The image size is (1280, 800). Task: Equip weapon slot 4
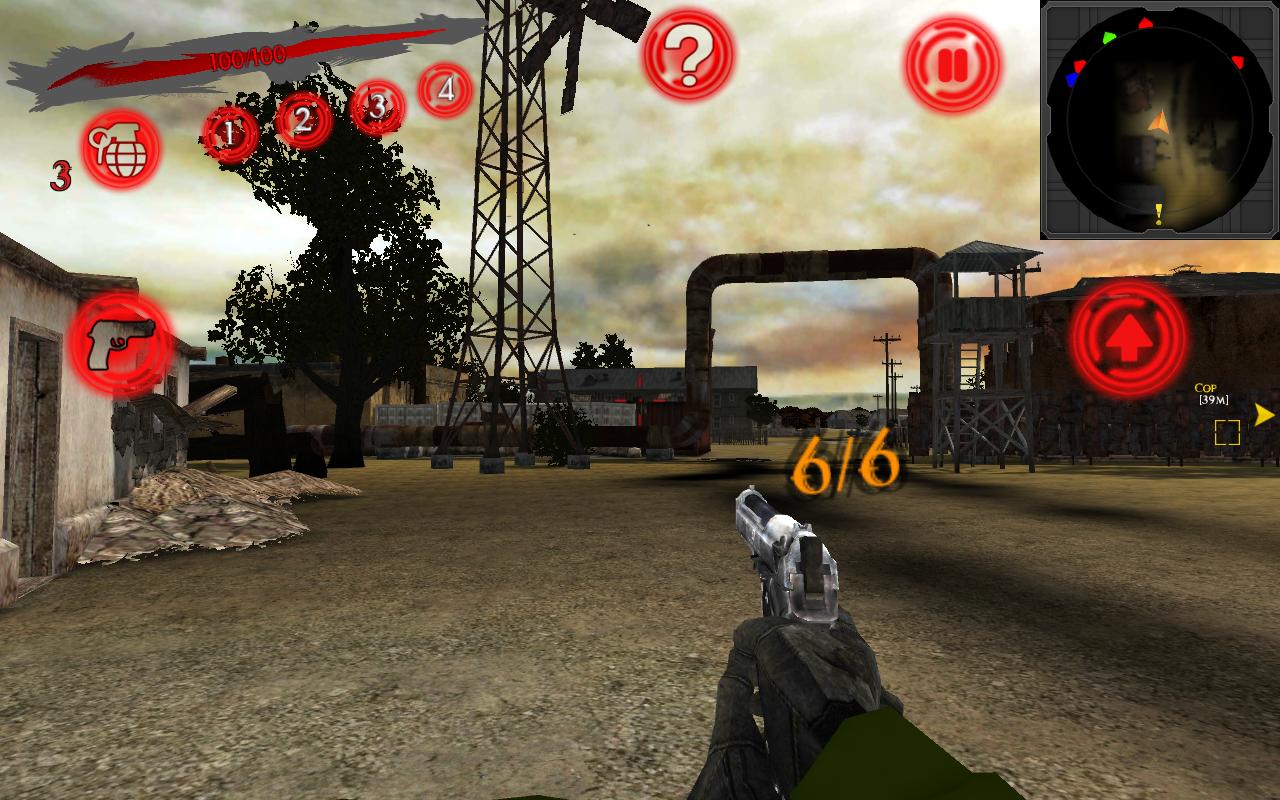tap(446, 91)
